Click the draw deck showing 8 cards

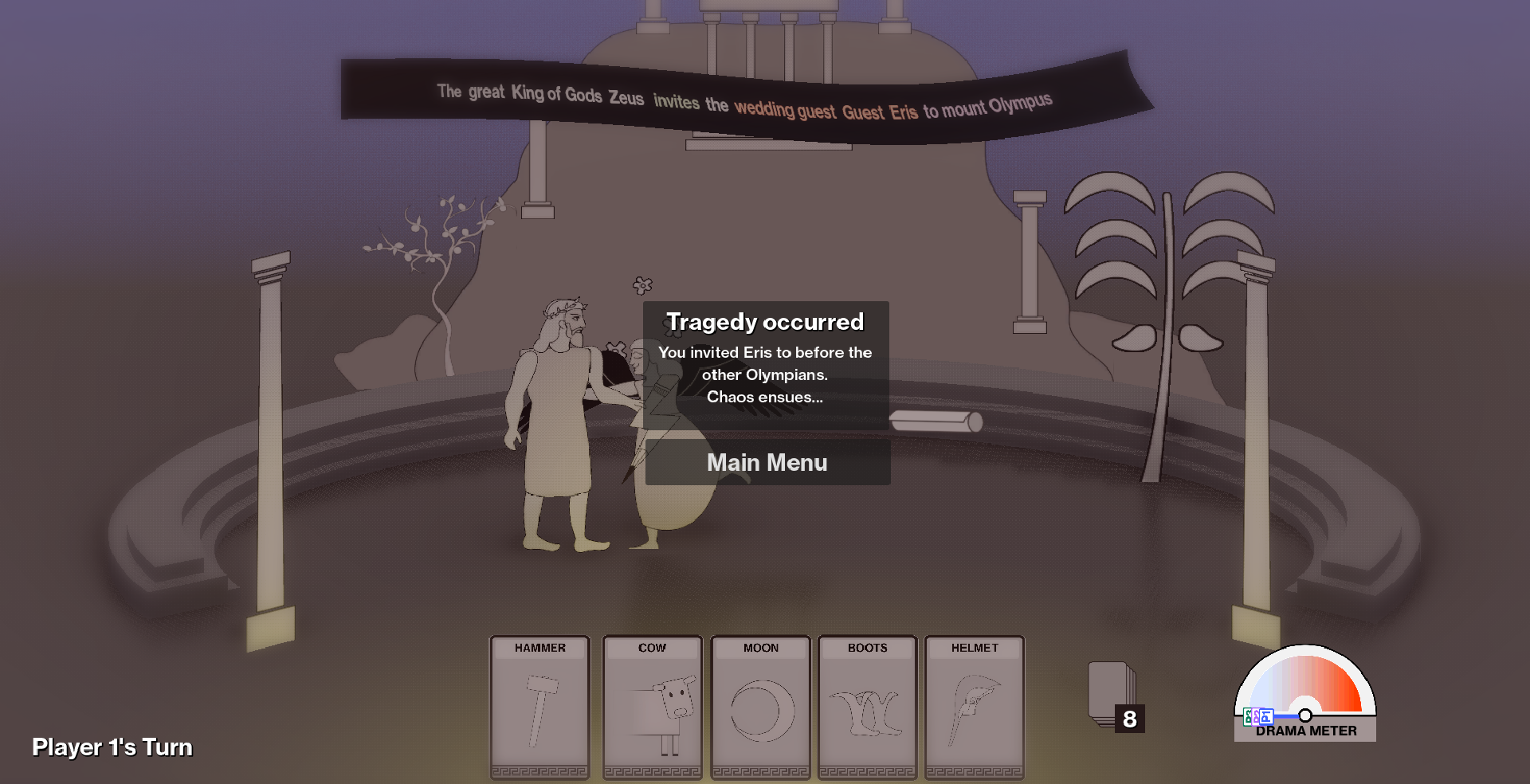tap(1112, 695)
